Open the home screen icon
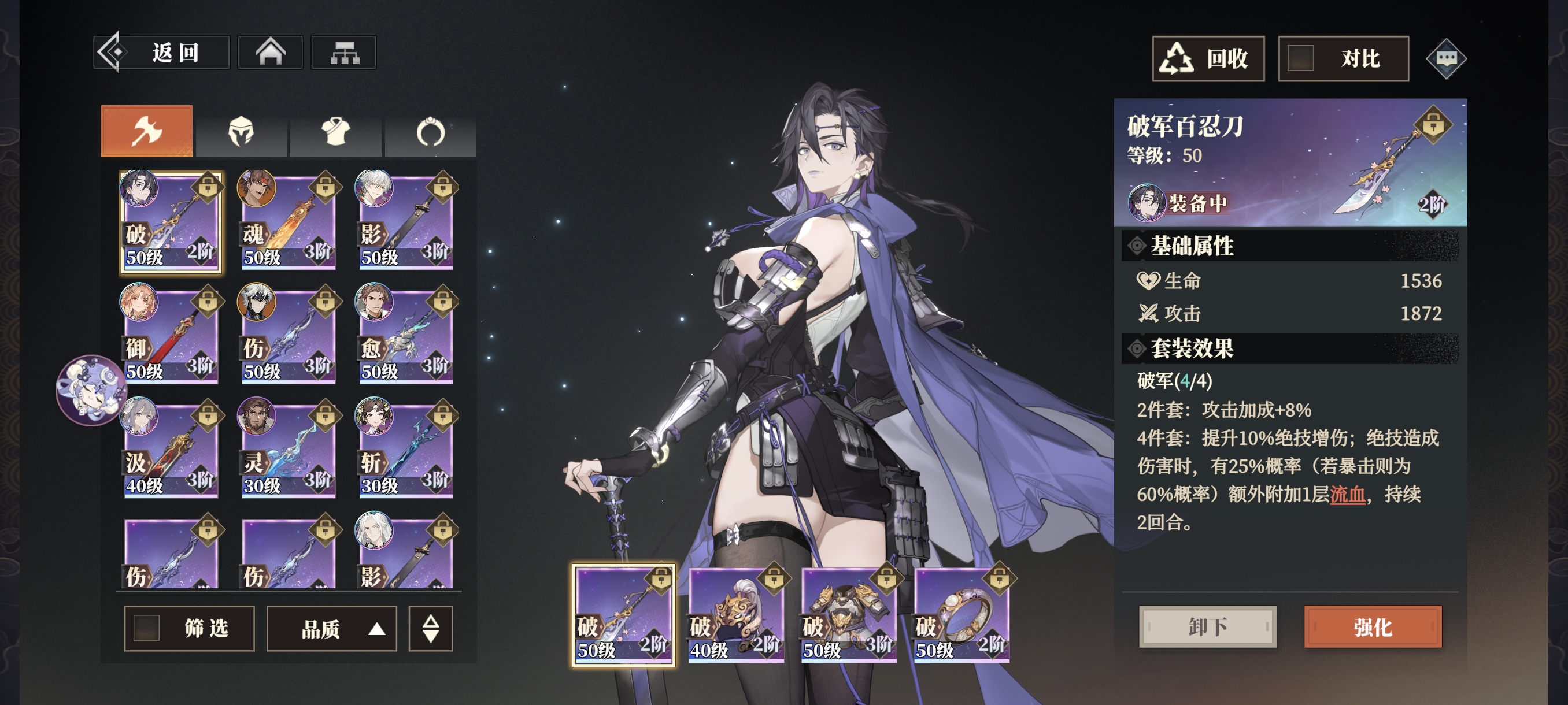 pyautogui.click(x=270, y=53)
